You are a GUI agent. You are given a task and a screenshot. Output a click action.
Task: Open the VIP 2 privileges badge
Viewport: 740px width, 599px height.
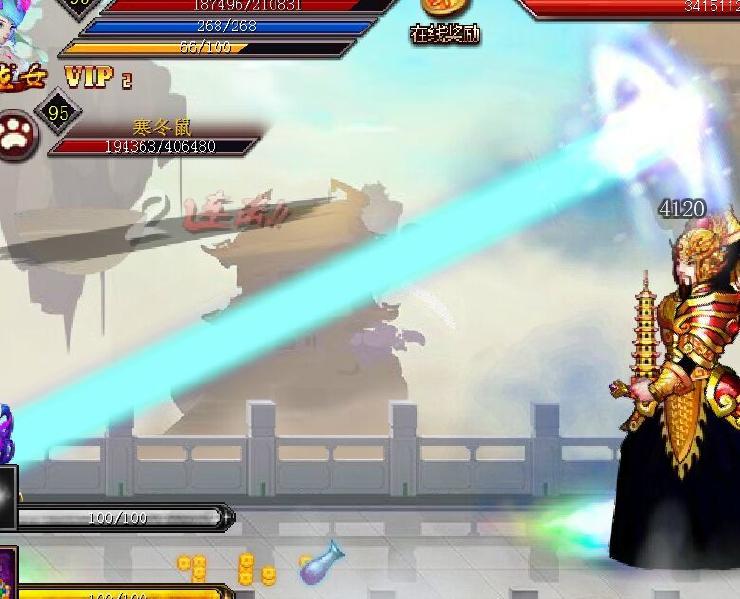point(98,77)
